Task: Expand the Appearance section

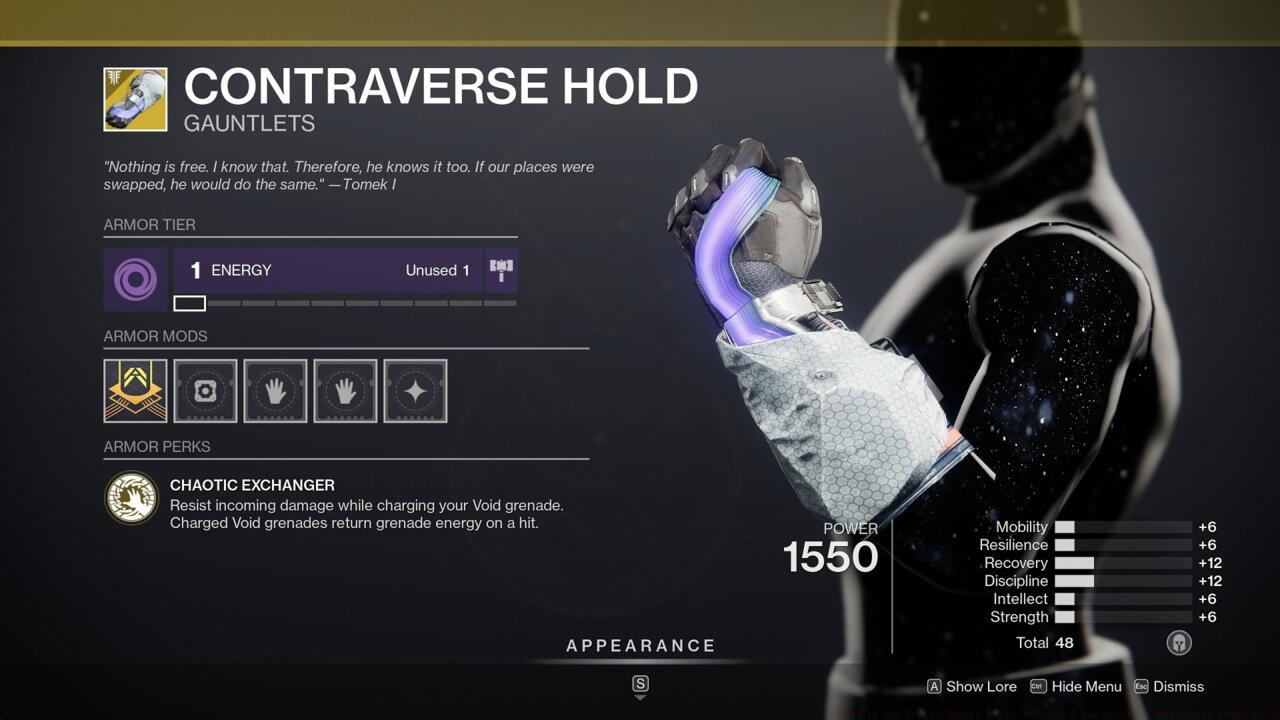Action: point(641,645)
